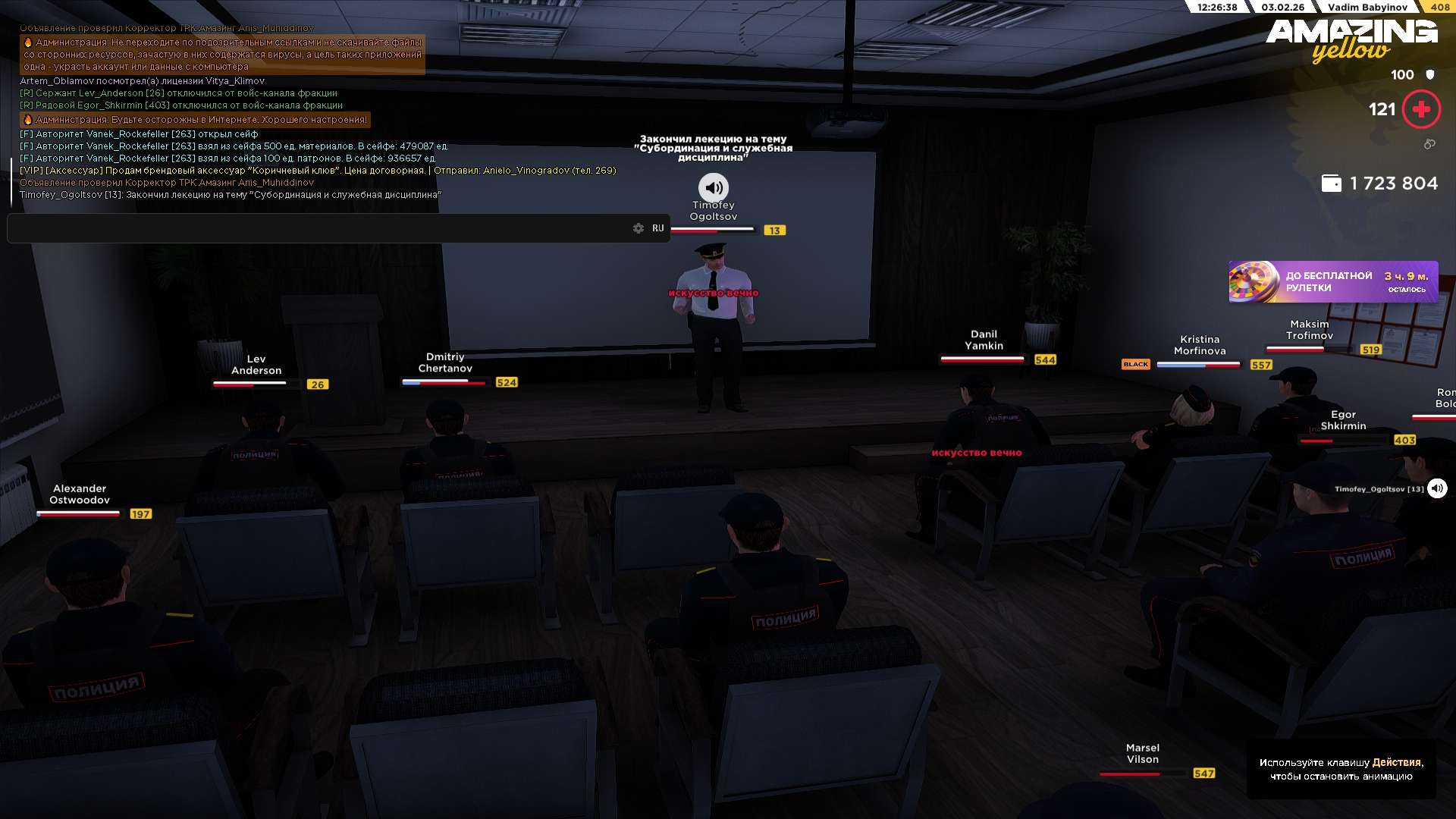Open chat settings gear icon
Image resolution: width=1456 pixels, height=819 pixels.
point(639,228)
